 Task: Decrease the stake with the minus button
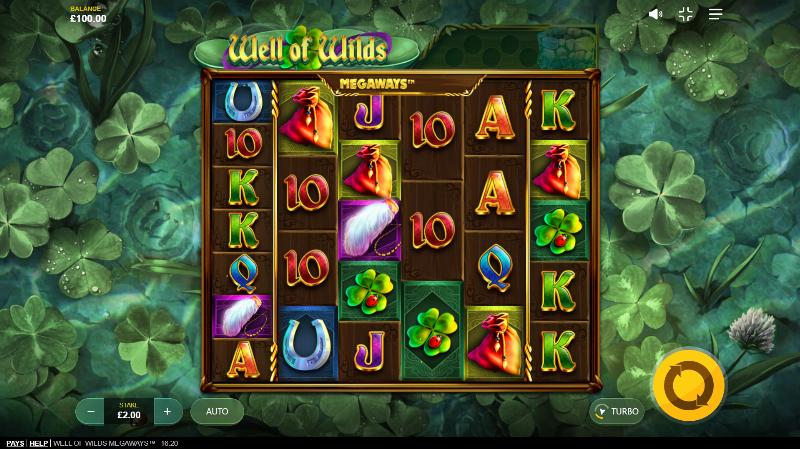(x=91, y=411)
